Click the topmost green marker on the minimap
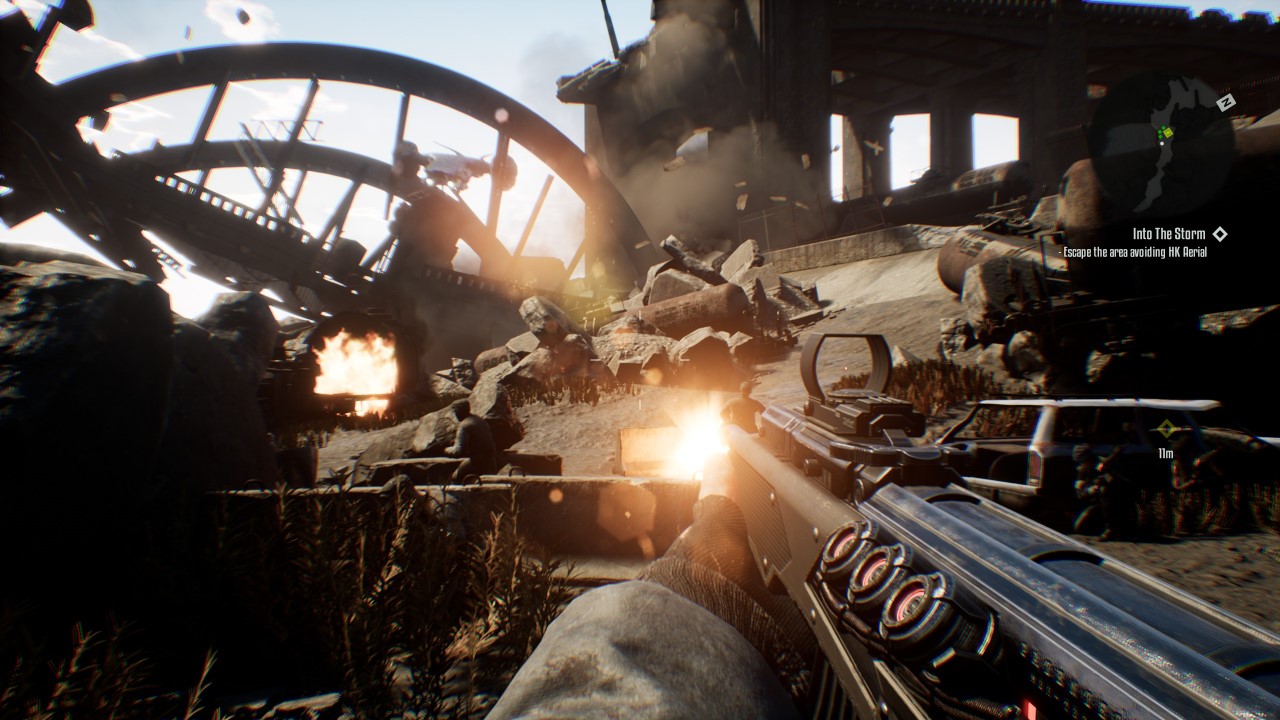This screenshot has height=720, width=1280. pyautogui.click(x=1164, y=128)
